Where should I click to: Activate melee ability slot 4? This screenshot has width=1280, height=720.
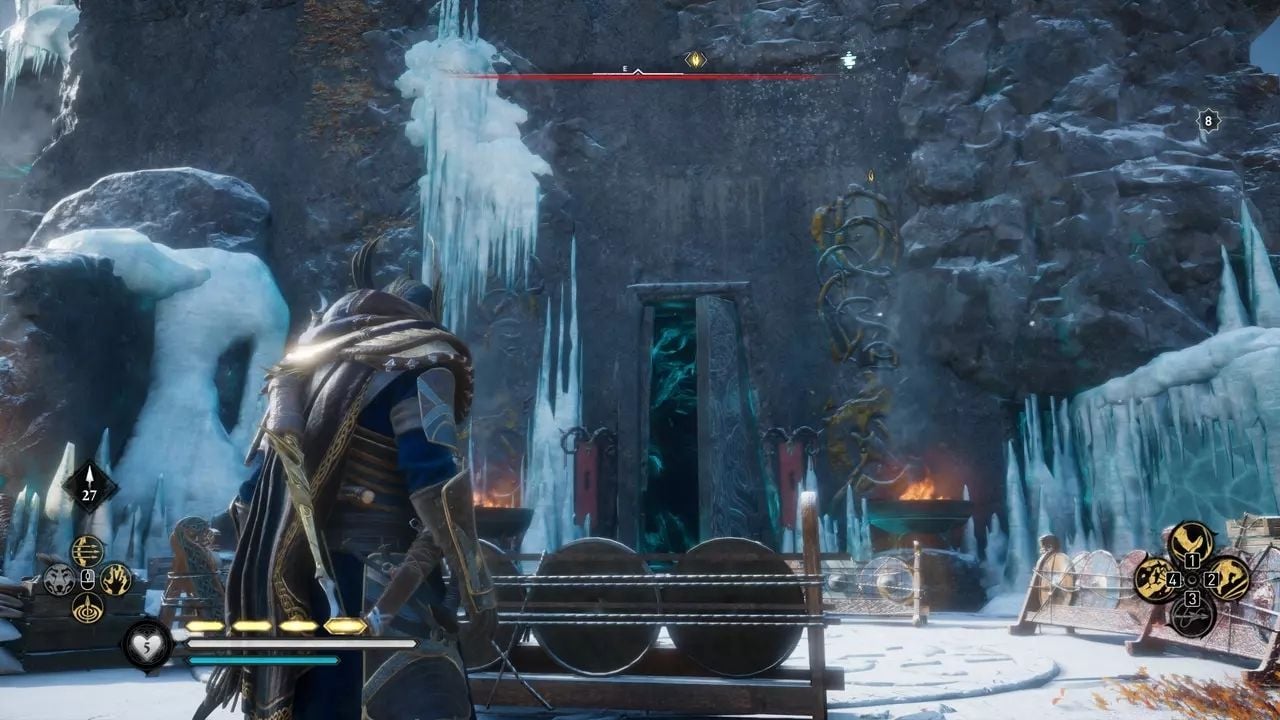[x=1155, y=579]
